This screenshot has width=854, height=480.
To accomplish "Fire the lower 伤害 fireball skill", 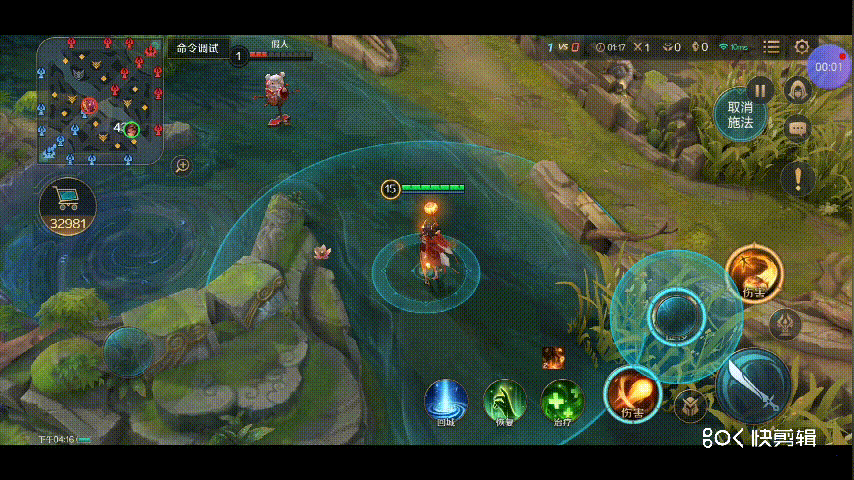I will pyautogui.click(x=632, y=393).
